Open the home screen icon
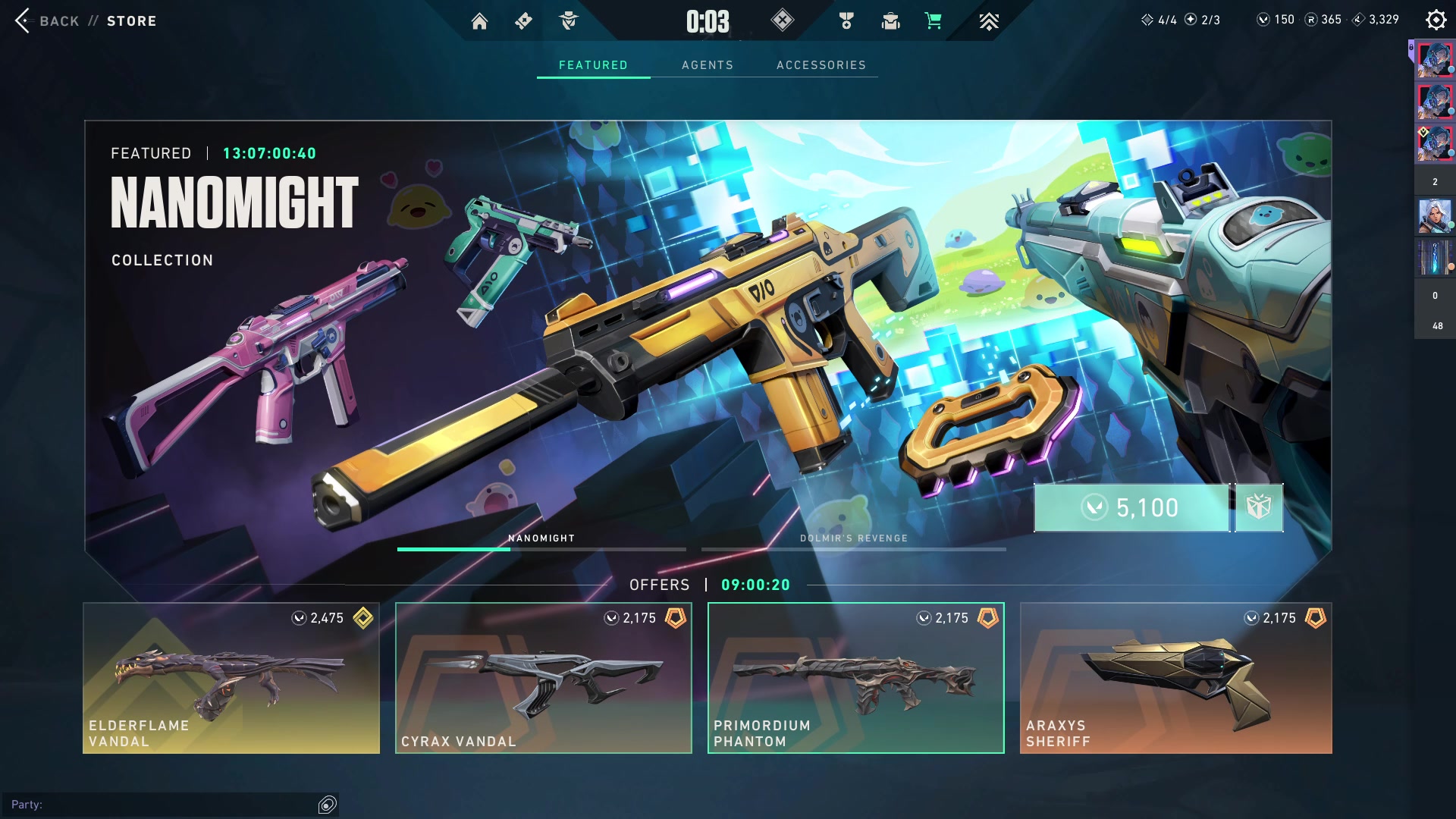Viewport: 1456px width, 819px height. [x=479, y=21]
